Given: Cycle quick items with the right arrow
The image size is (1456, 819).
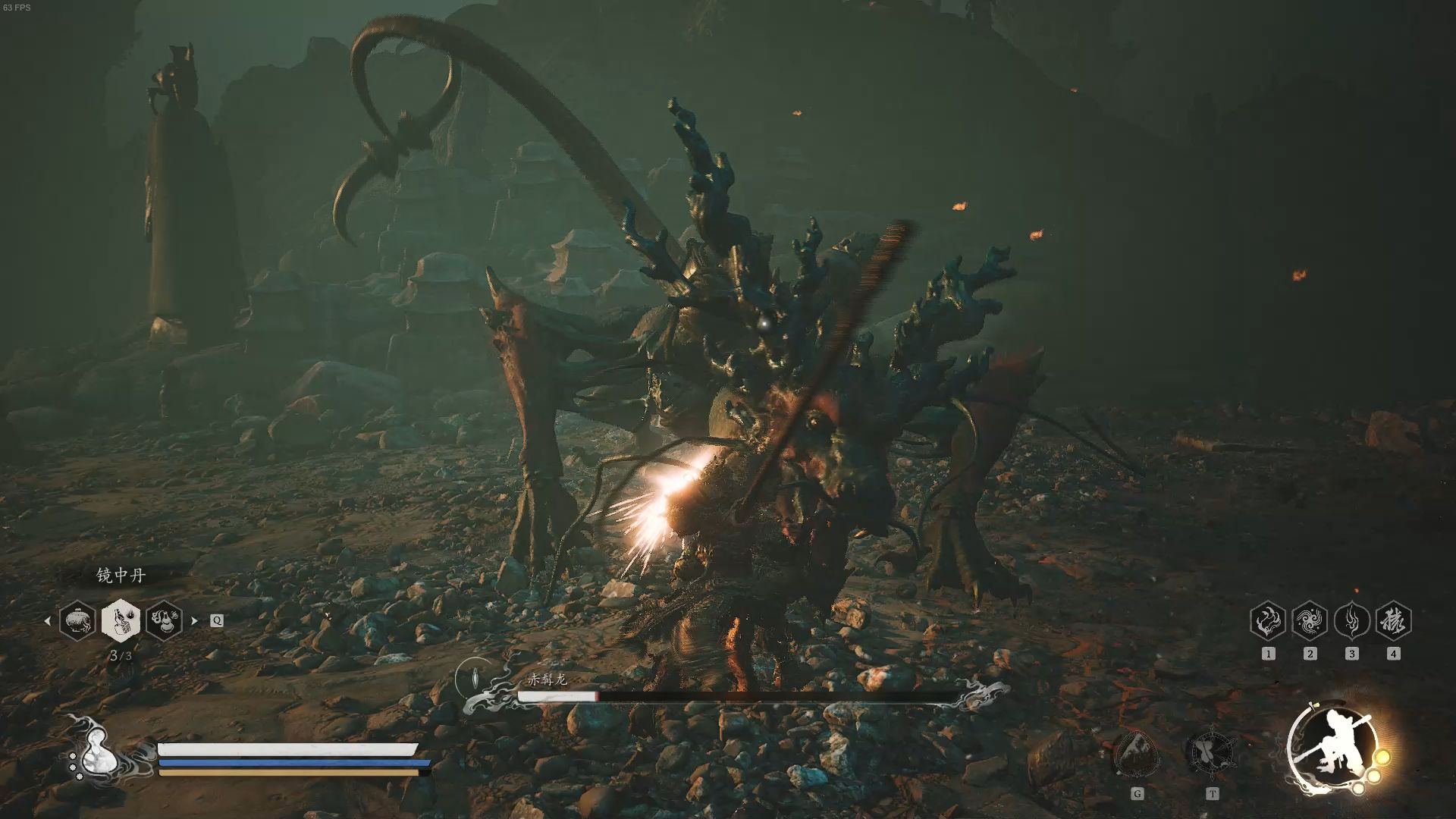Looking at the screenshot, I should pyautogui.click(x=194, y=620).
